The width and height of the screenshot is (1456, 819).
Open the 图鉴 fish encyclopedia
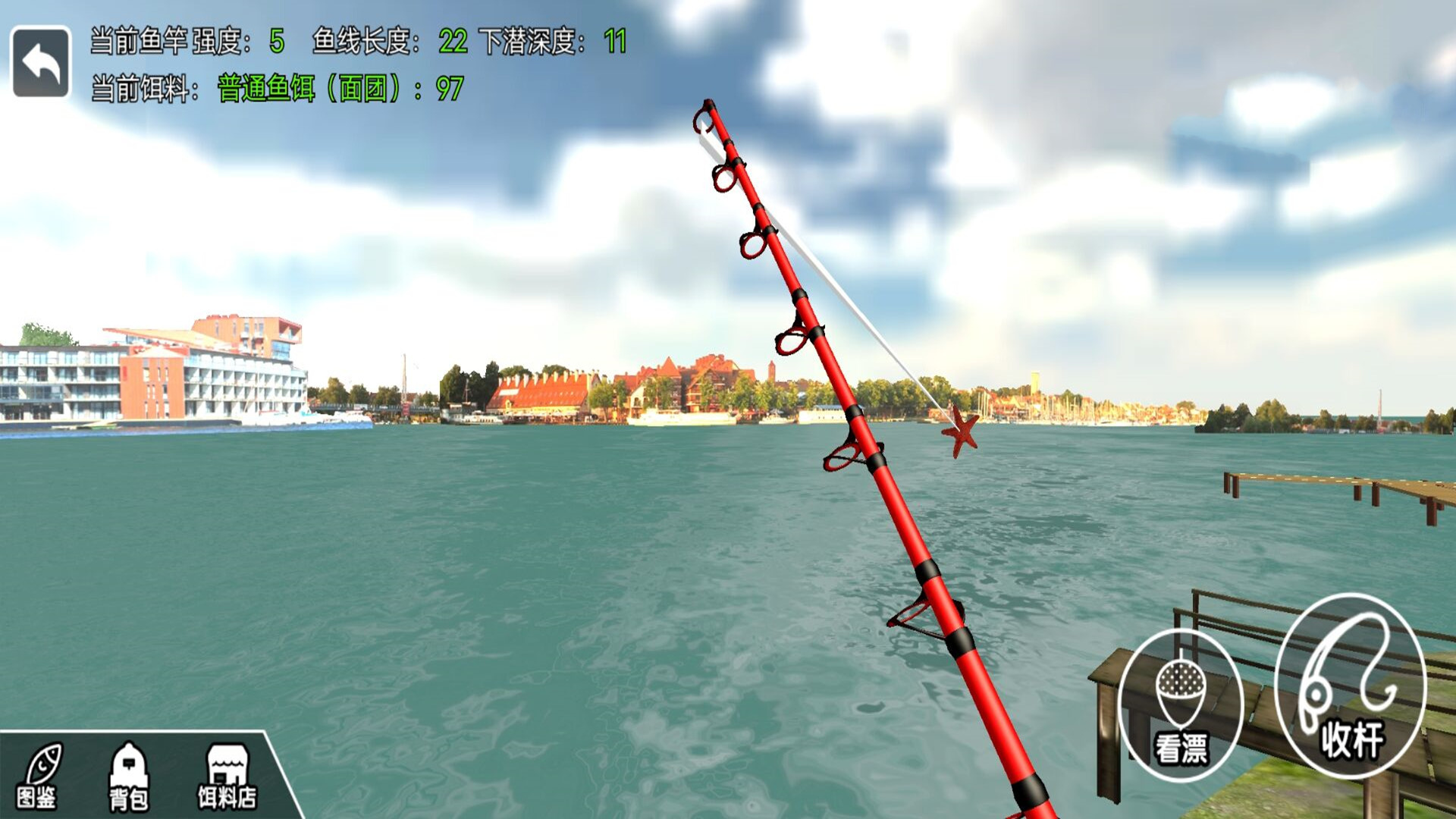pyautogui.click(x=38, y=776)
